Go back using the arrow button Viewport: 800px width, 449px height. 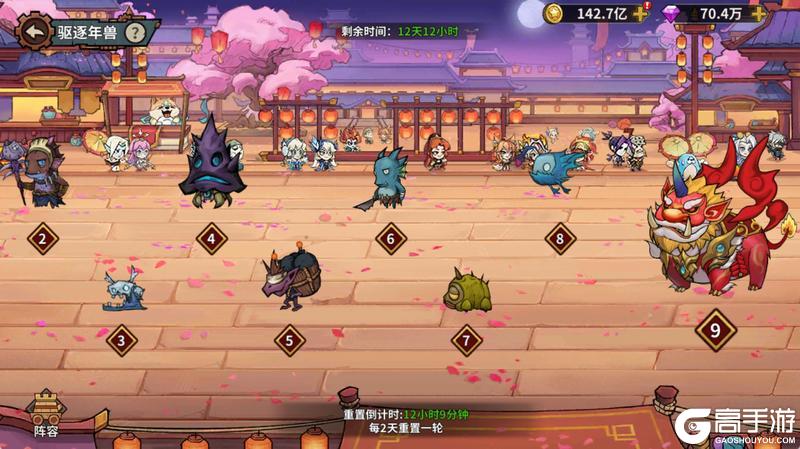point(35,31)
